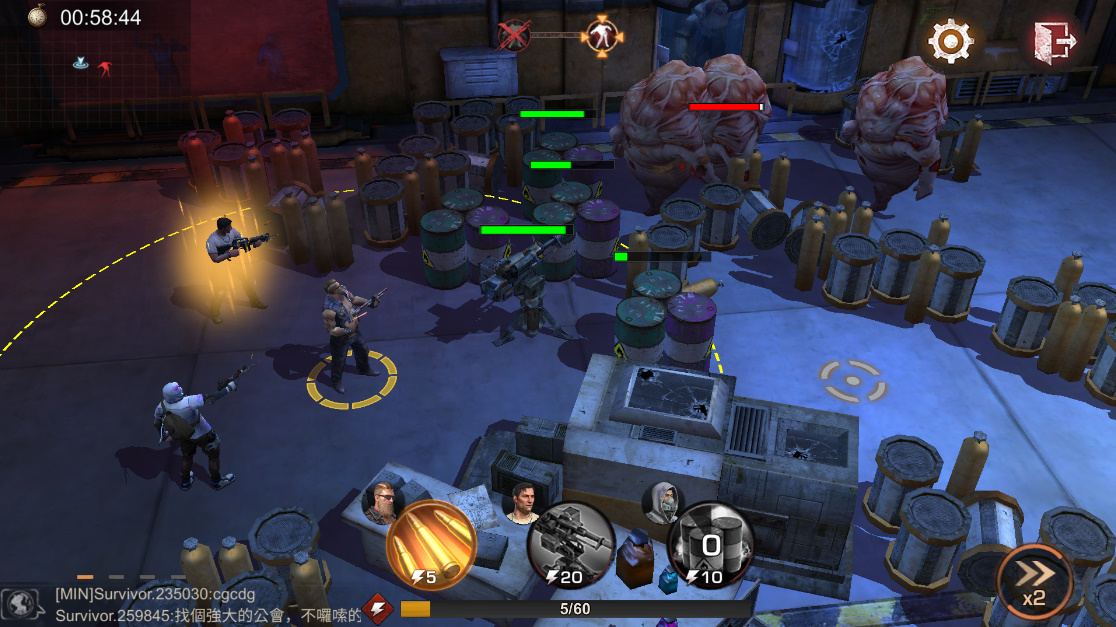Screen dimensions: 1116x627
Task: Select the crossed-out zombie wave icon
Action: click(x=514, y=36)
